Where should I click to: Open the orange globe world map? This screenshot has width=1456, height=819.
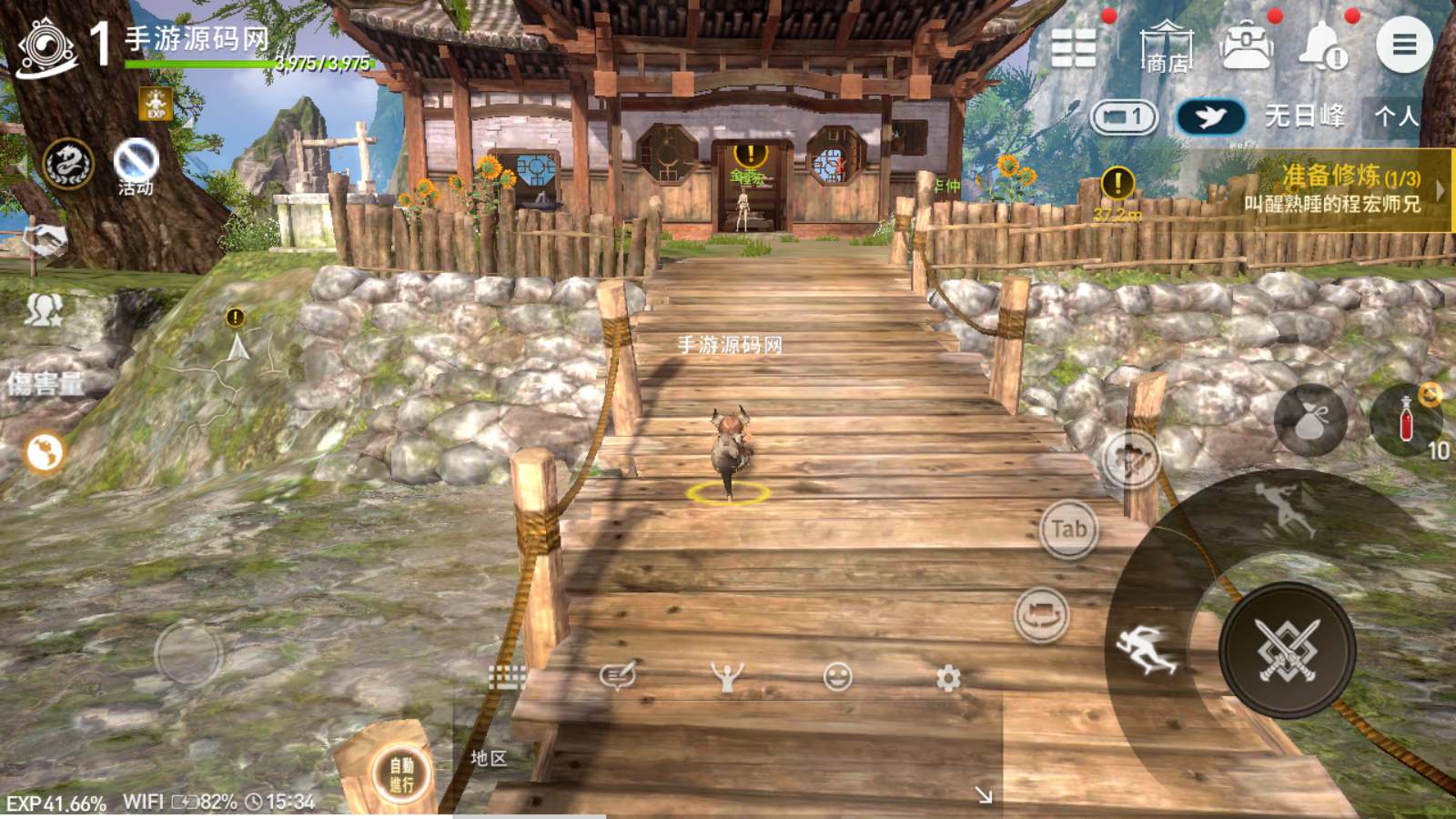(44, 452)
